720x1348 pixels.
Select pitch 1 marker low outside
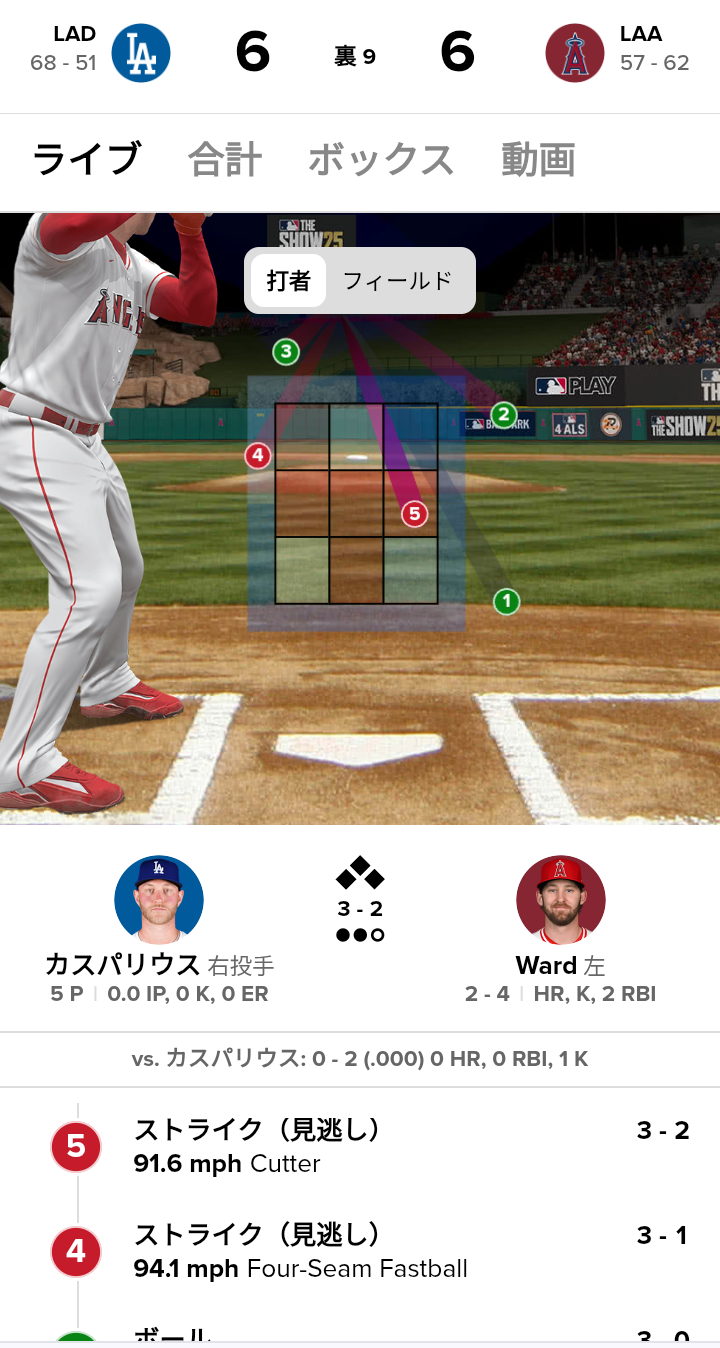506,601
